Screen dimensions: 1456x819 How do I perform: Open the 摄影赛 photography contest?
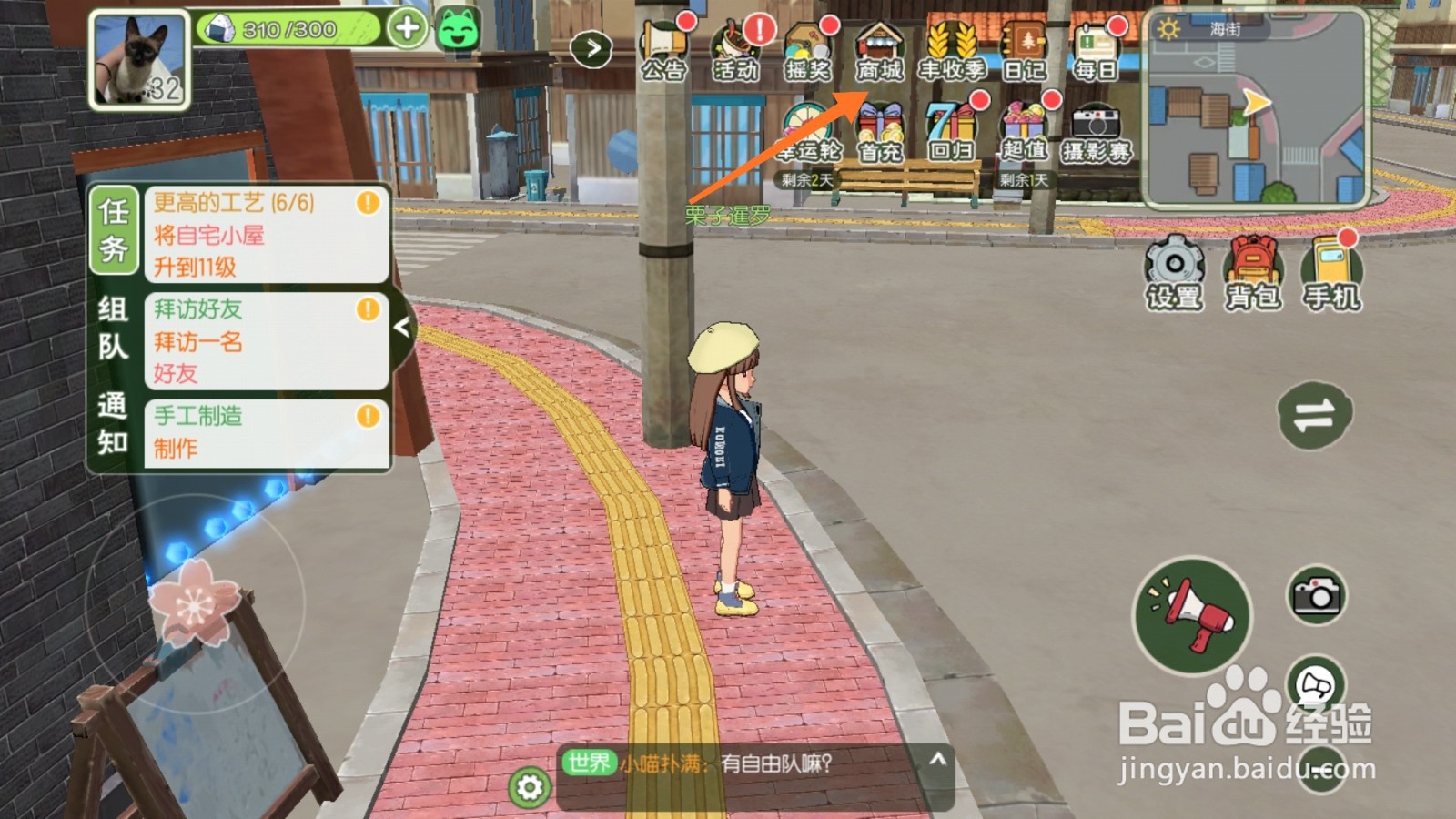tap(1095, 127)
